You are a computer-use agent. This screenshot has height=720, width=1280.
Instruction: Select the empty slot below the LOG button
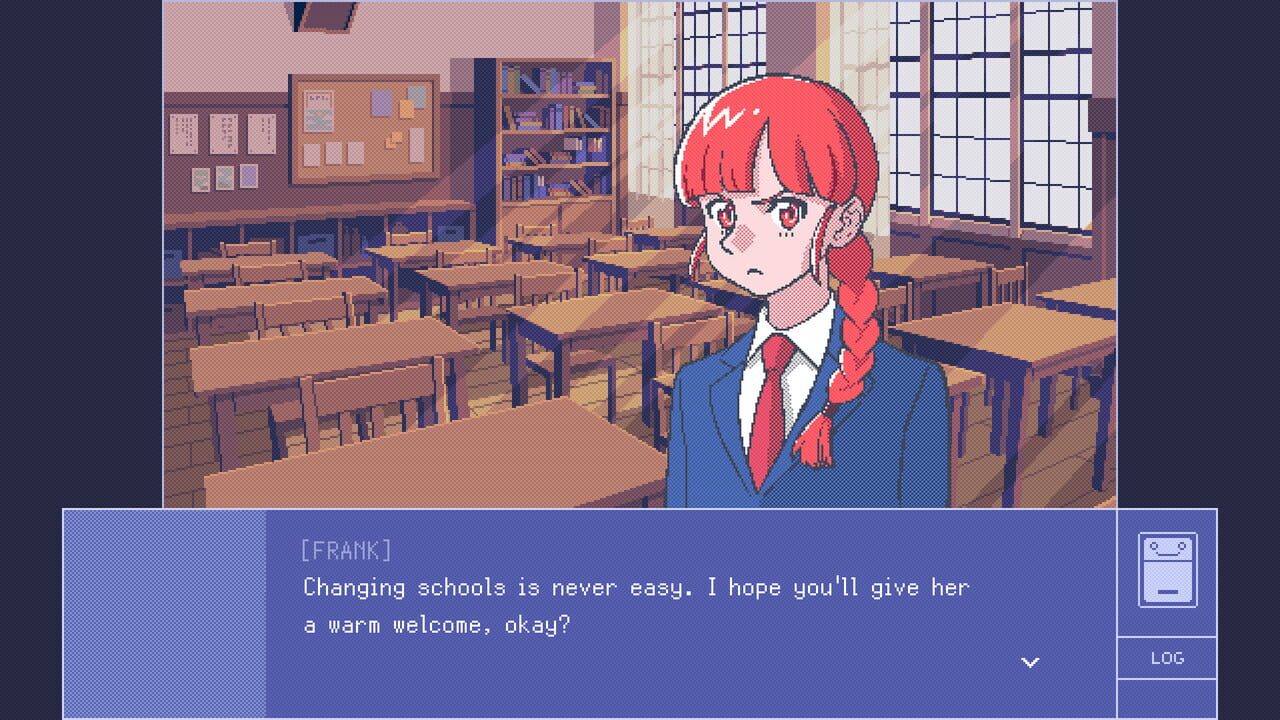click(x=1166, y=695)
